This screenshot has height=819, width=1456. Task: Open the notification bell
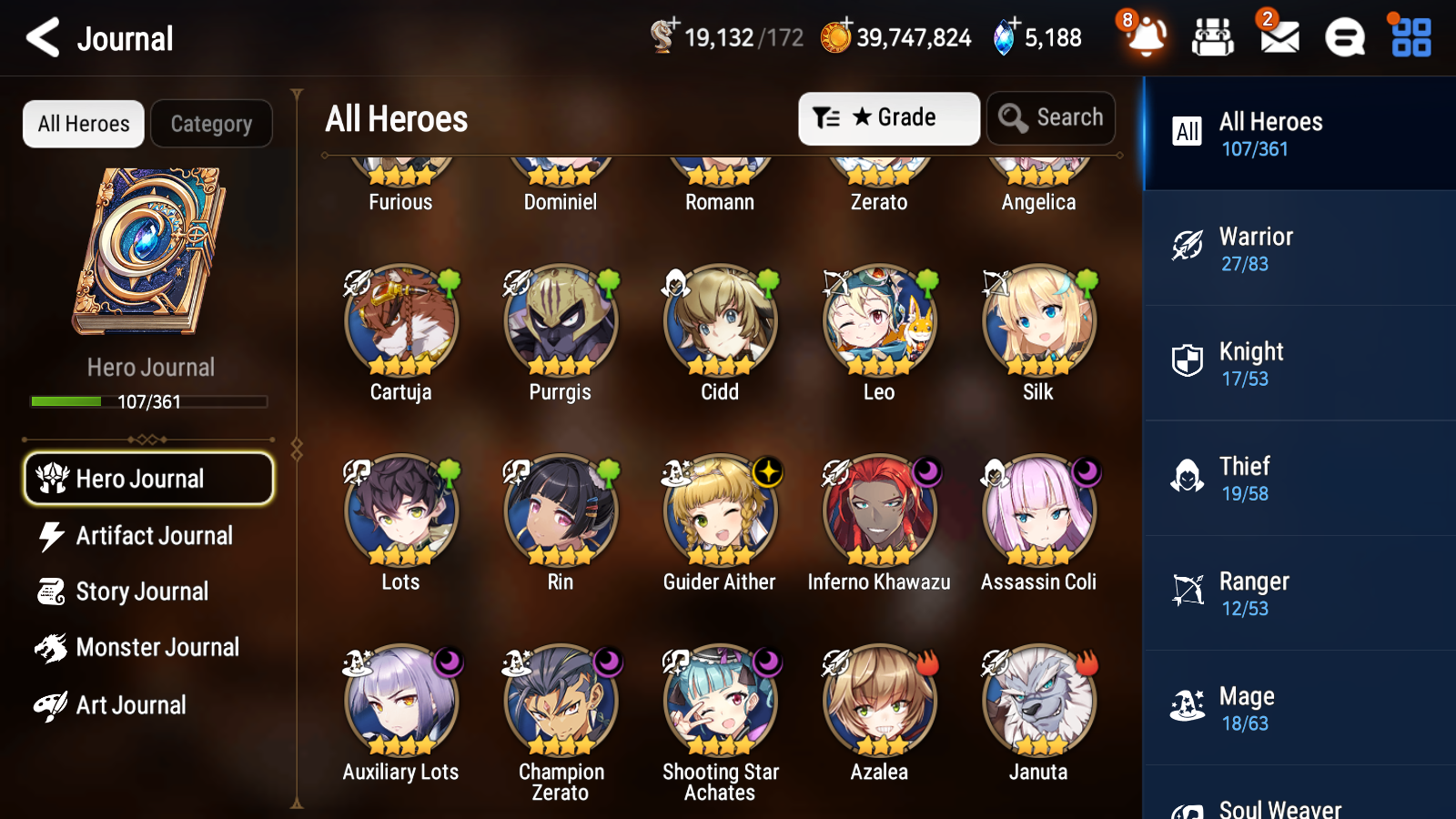click(1146, 39)
